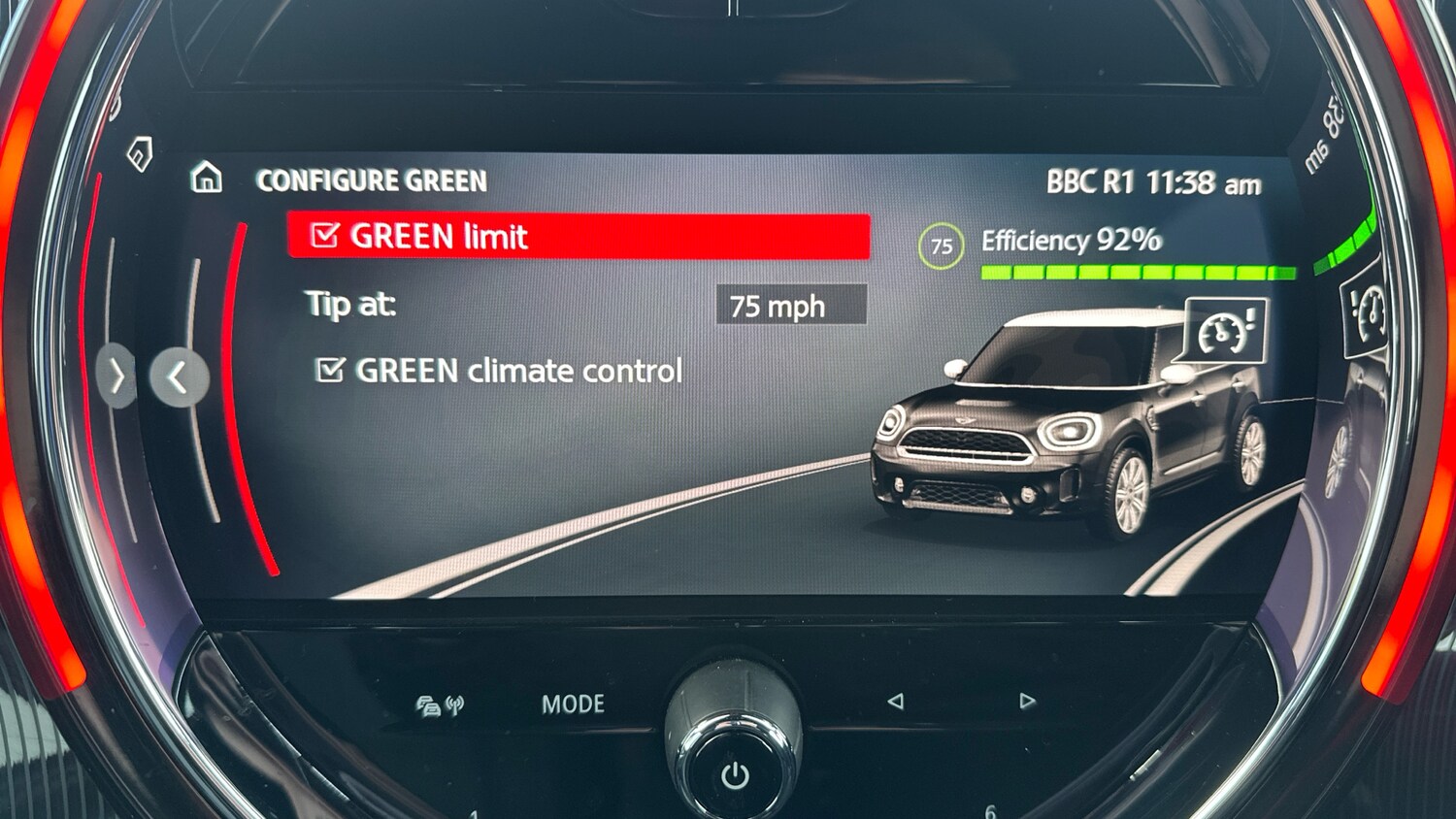Tap the wireless broadcast icon next to traffic icon

454,703
